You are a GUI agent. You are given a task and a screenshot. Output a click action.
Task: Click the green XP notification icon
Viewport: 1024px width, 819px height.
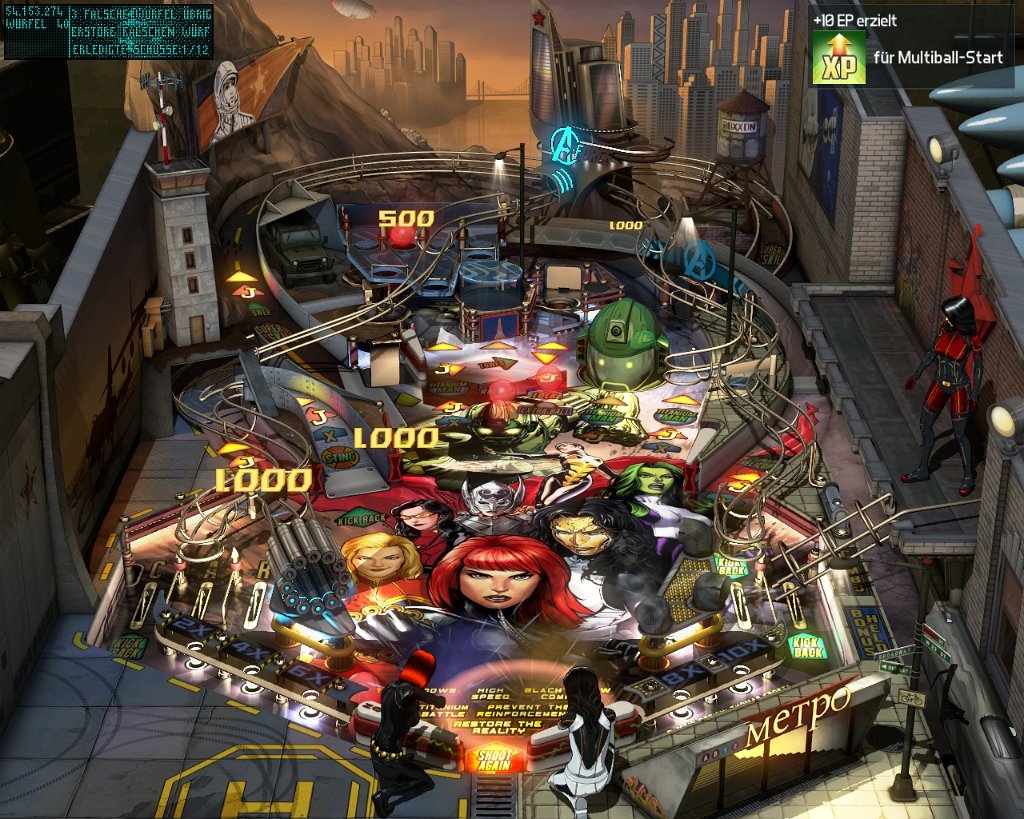click(x=838, y=57)
